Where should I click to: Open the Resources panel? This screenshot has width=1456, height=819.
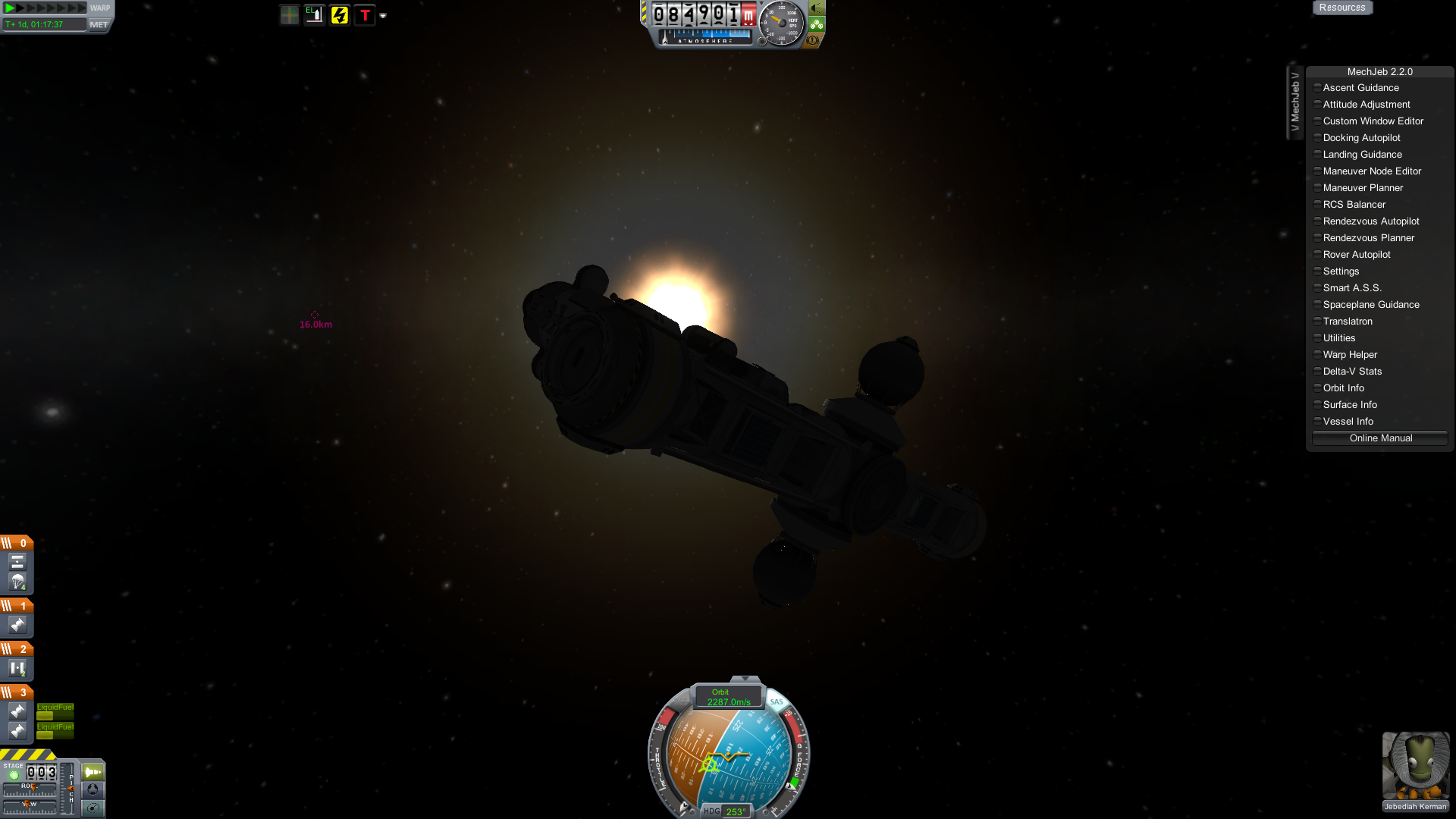[1341, 8]
